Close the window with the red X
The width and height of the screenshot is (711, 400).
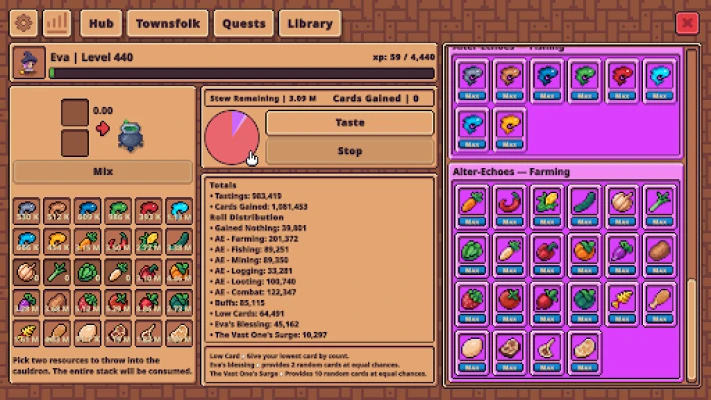pyautogui.click(x=687, y=23)
